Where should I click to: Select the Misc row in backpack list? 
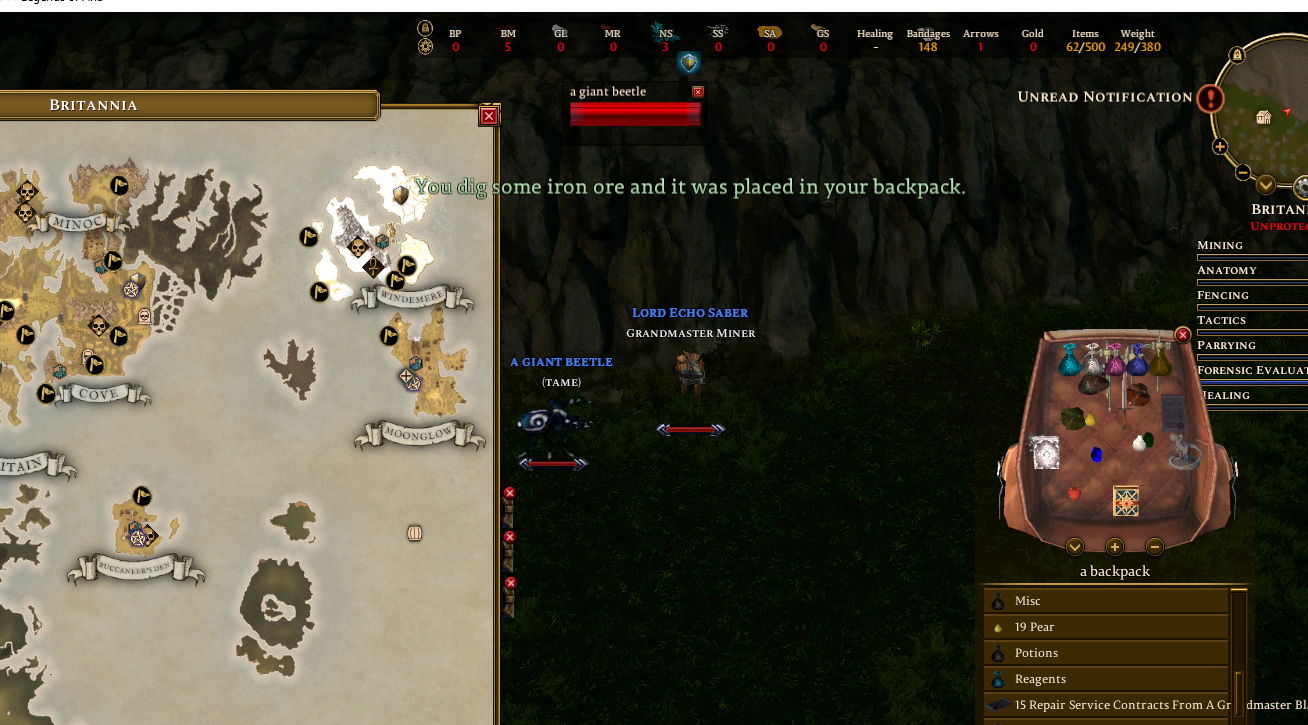(1105, 601)
